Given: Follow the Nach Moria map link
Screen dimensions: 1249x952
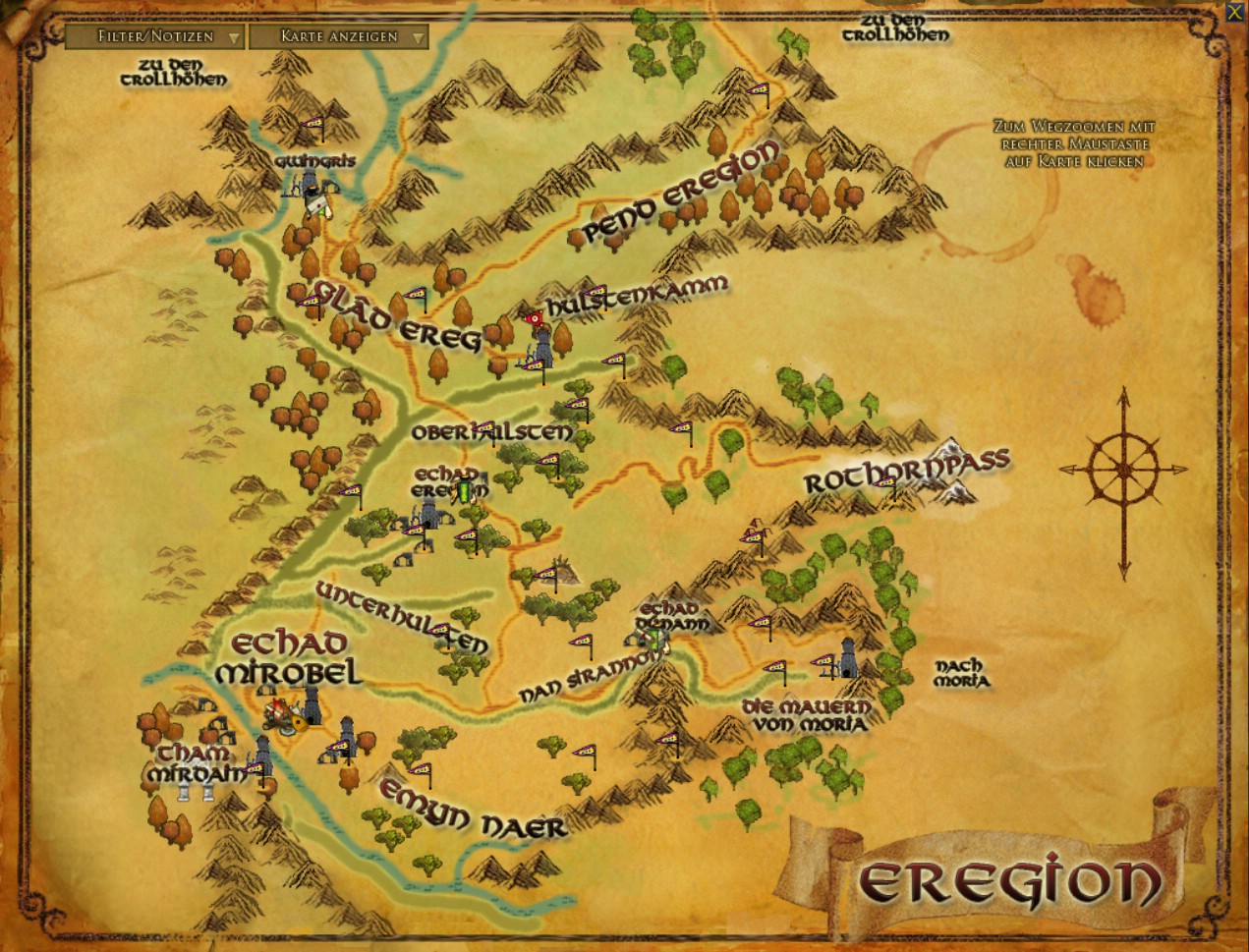Looking at the screenshot, I should 960,673.
